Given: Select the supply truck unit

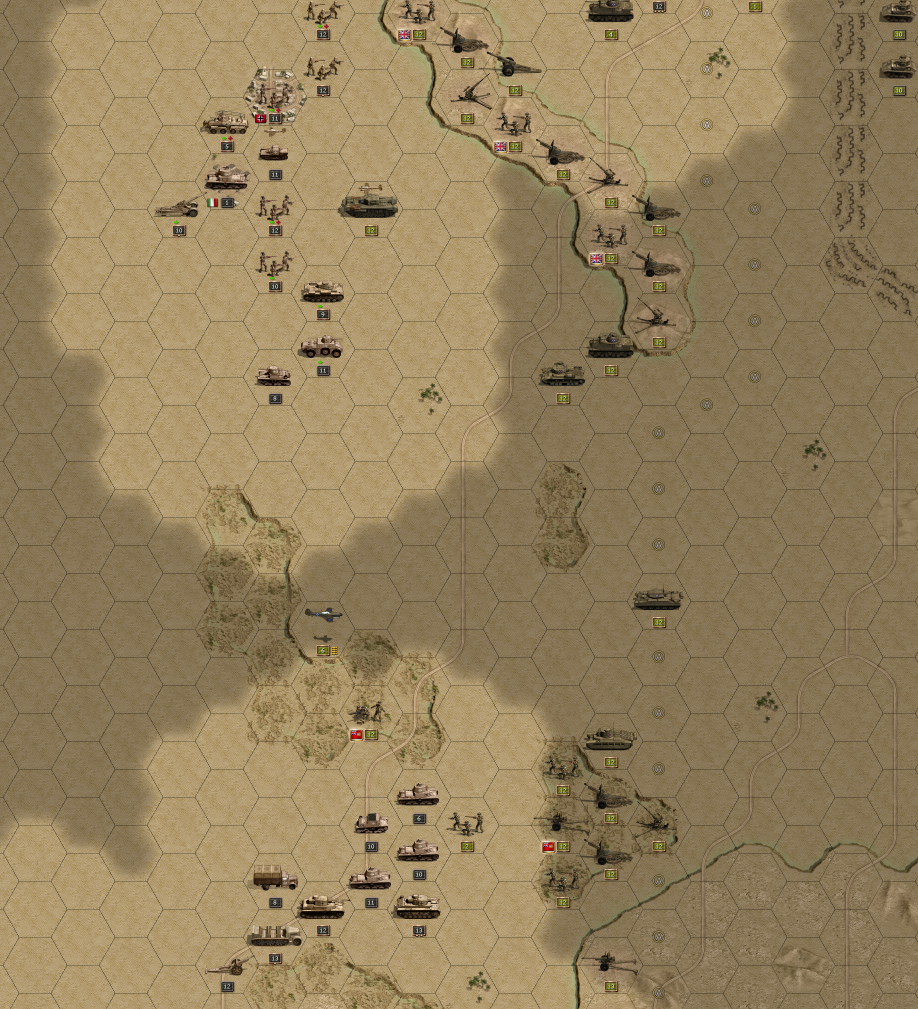Looking at the screenshot, I should click(x=274, y=880).
